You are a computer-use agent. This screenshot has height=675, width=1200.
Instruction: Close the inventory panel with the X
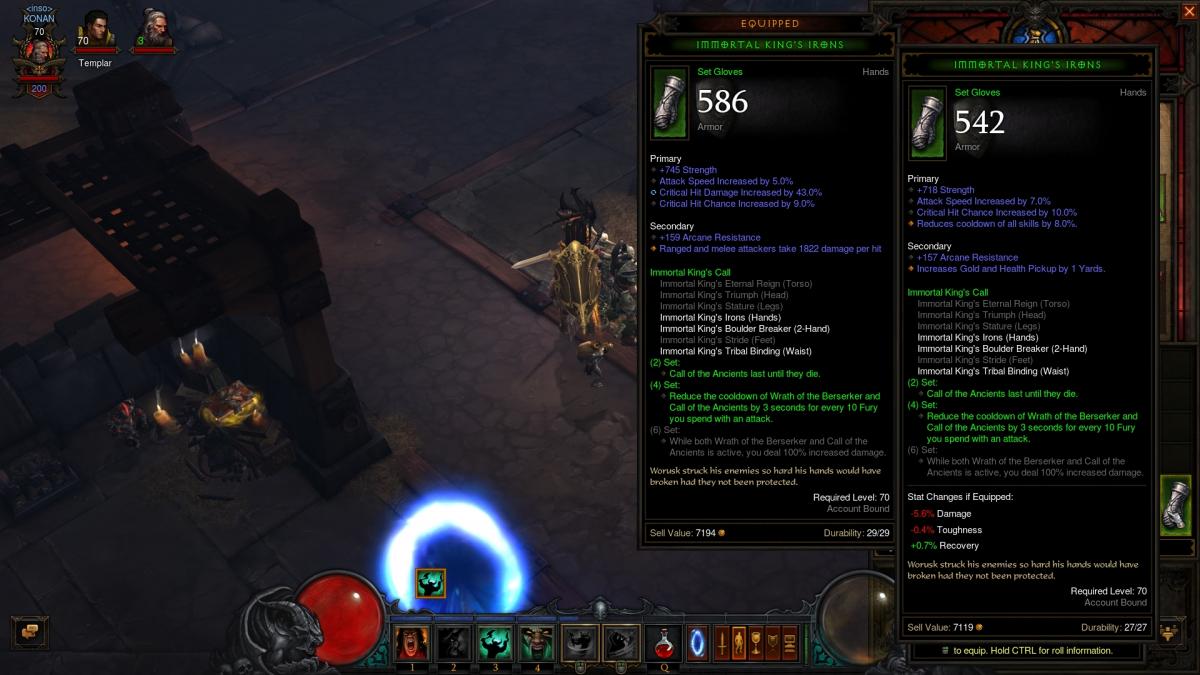pyautogui.click(x=1187, y=12)
